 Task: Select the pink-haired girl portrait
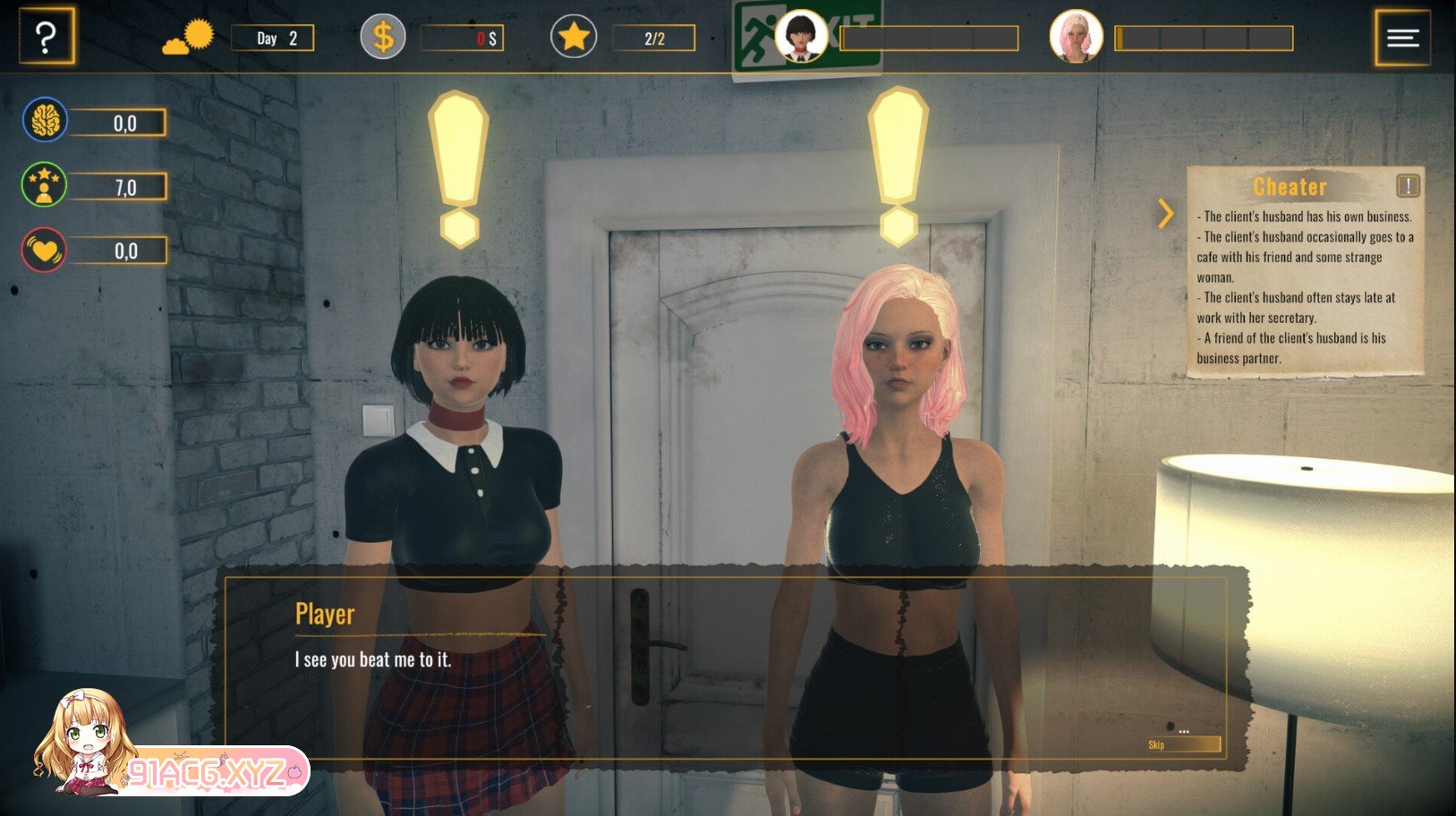click(x=1075, y=37)
